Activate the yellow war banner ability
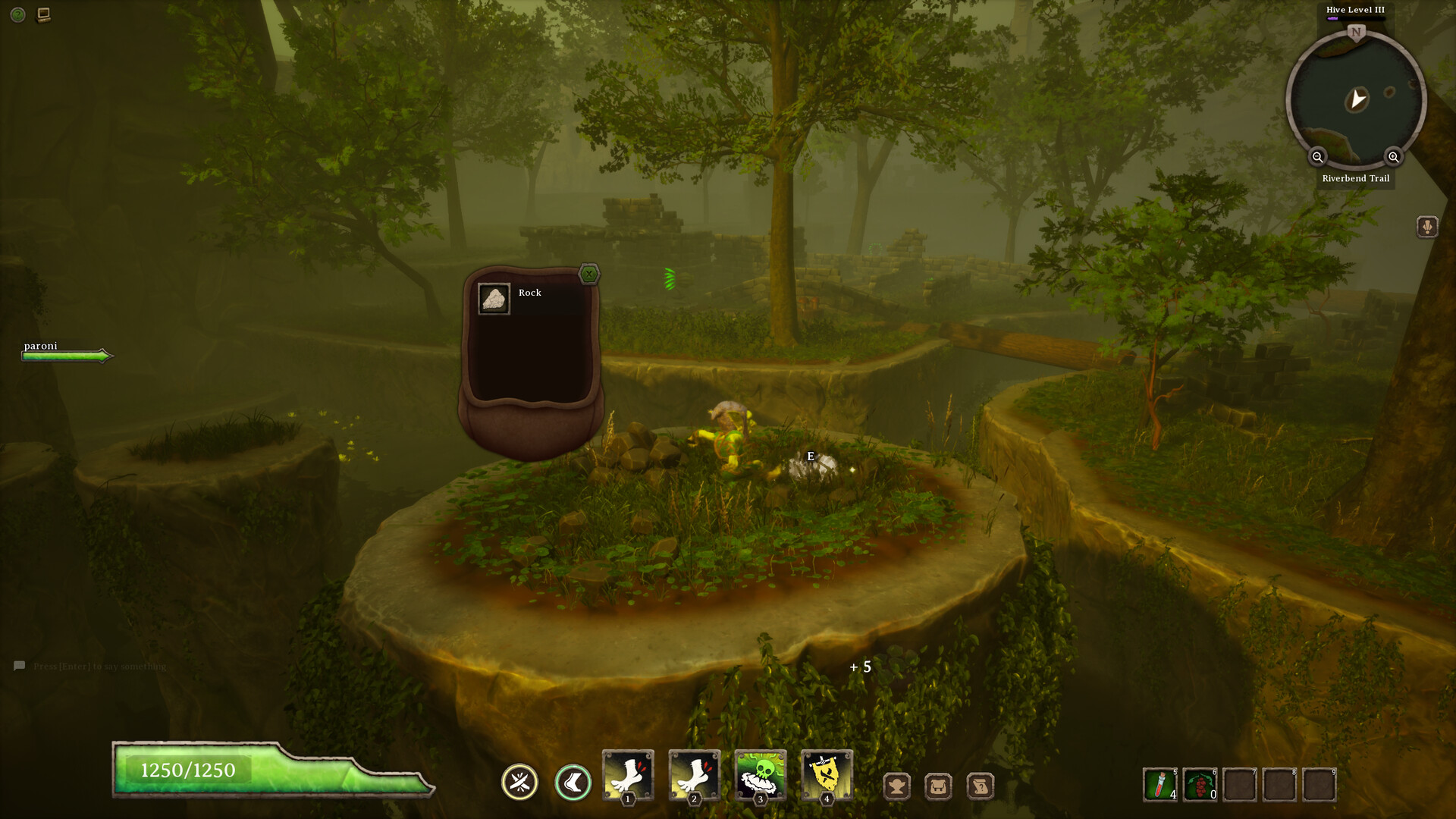Viewport: 1456px width, 819px height. 827,775
